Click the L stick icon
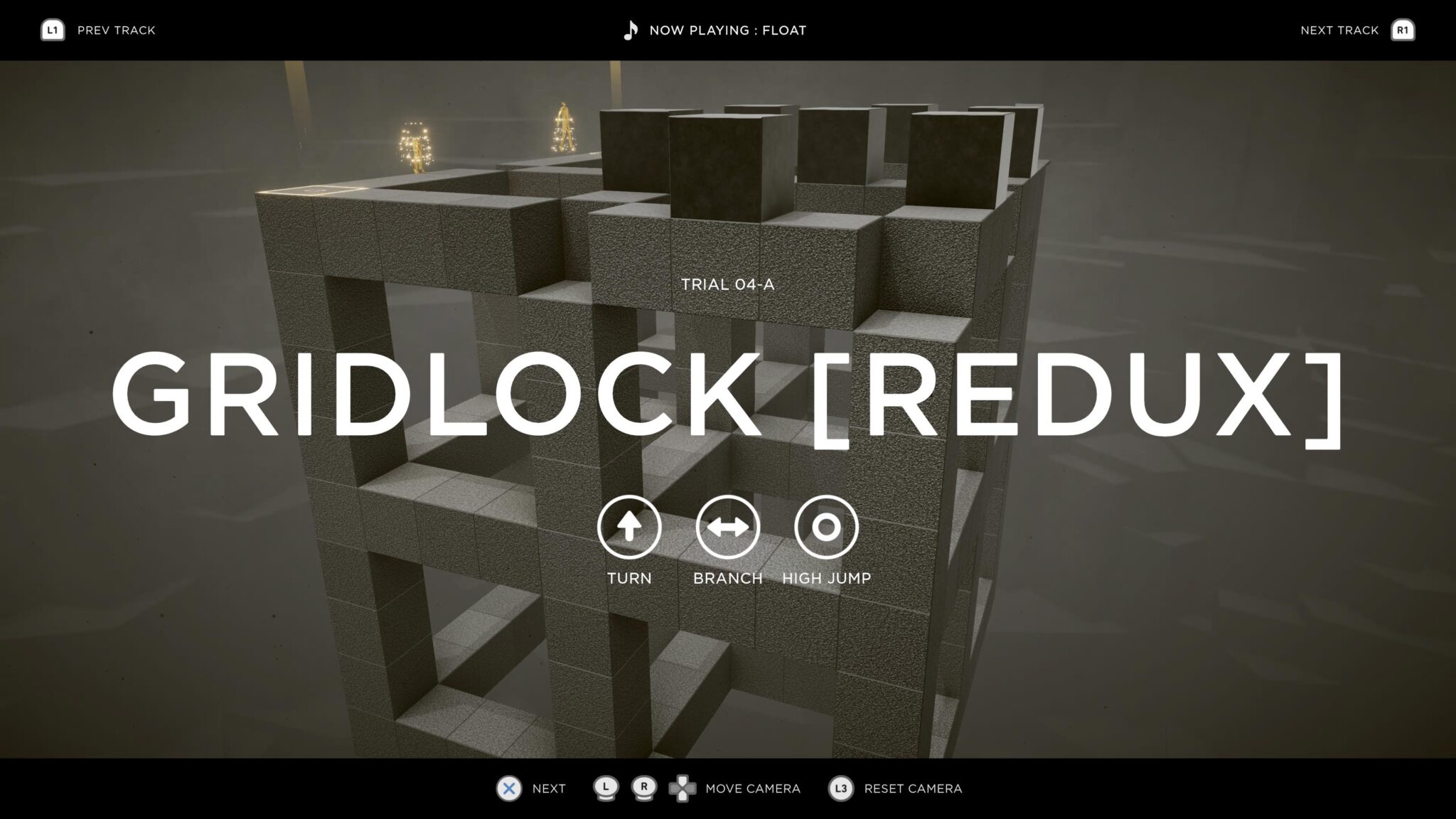 (x=605, y=788)
